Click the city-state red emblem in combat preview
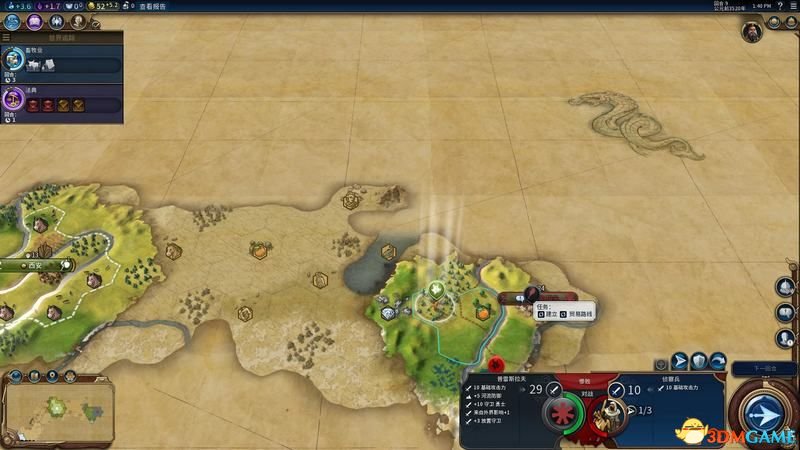Screen dimensions: 800x450 coord(495,362)
